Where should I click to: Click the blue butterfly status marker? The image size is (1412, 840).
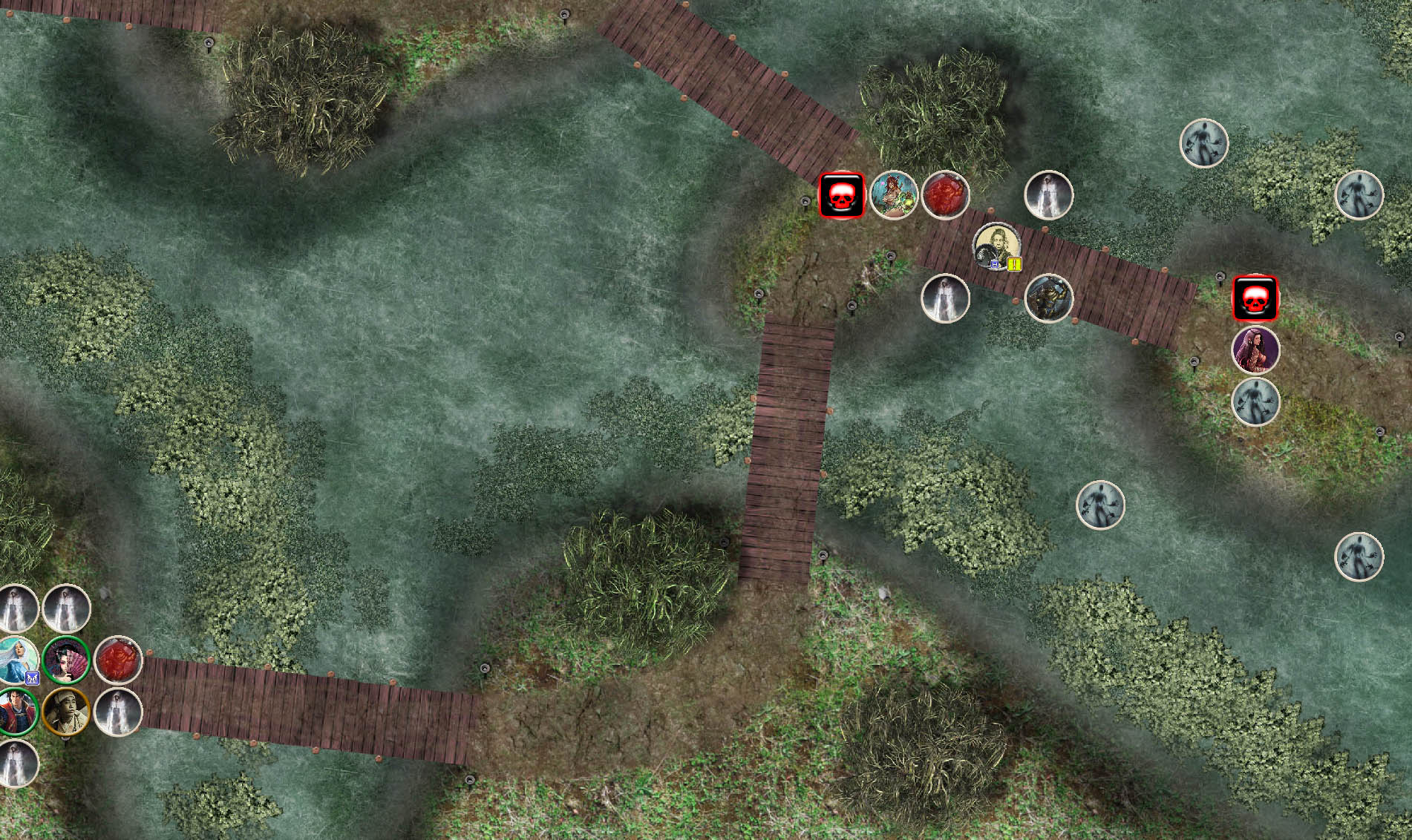pyautogui.click(x=32, y=677)
